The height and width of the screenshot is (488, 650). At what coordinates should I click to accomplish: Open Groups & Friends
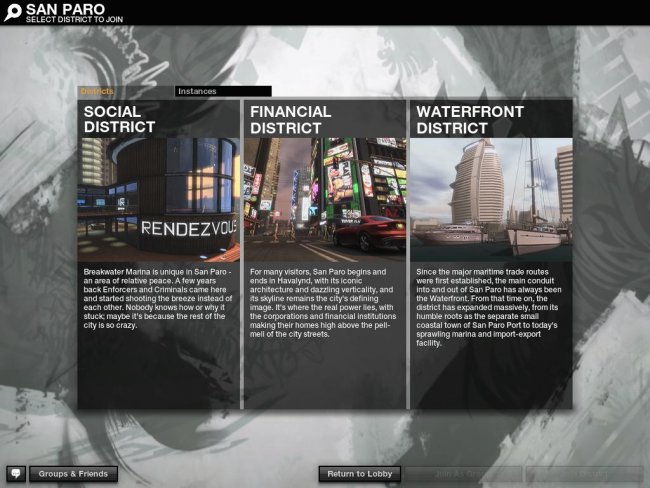click(73, 473)
